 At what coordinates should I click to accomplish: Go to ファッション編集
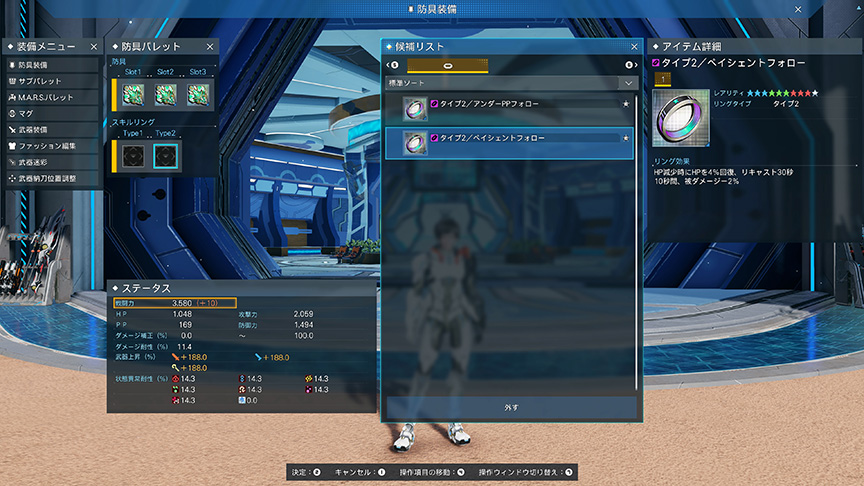52,146
